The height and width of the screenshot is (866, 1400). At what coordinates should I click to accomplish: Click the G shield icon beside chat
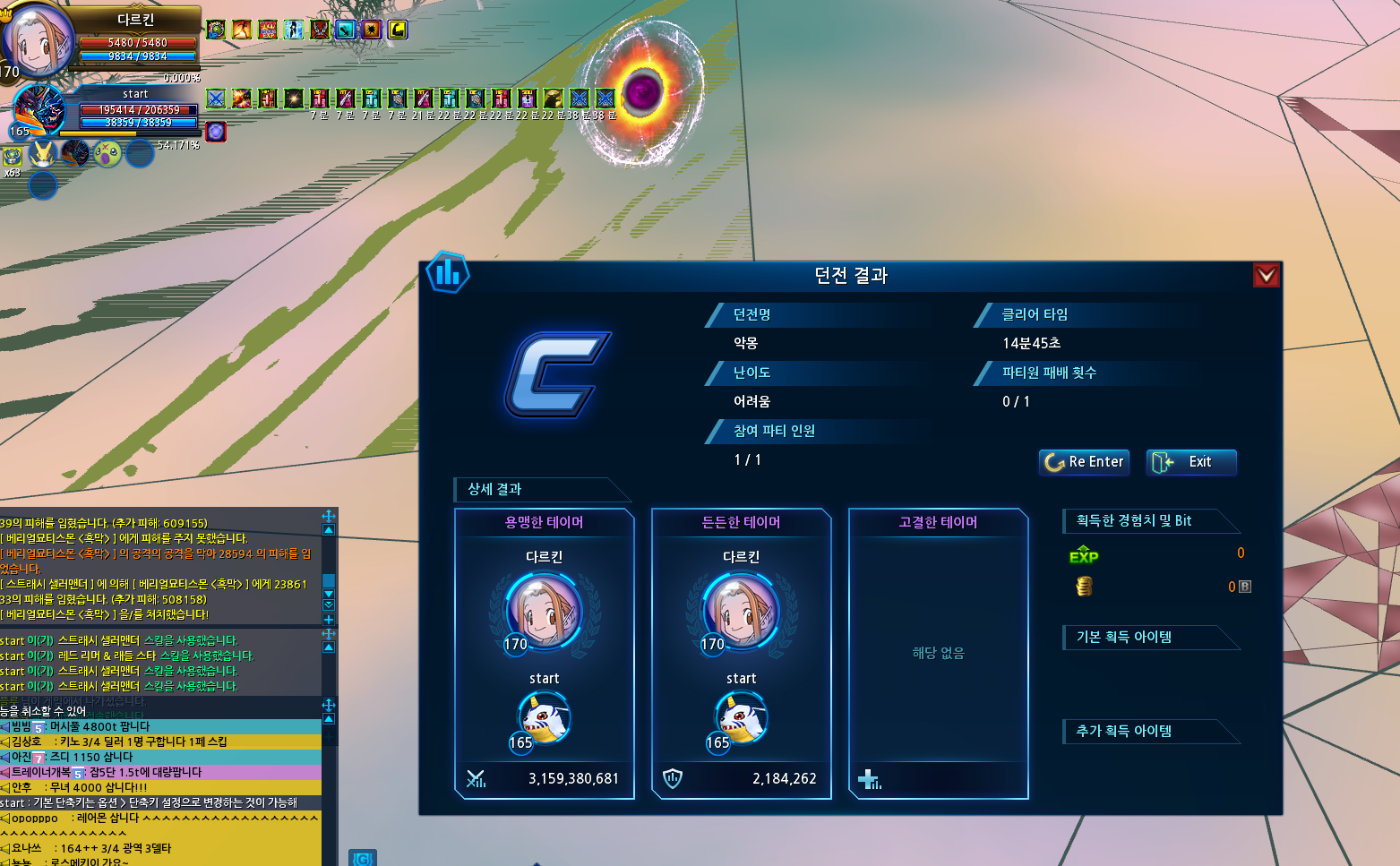point(363,859)
